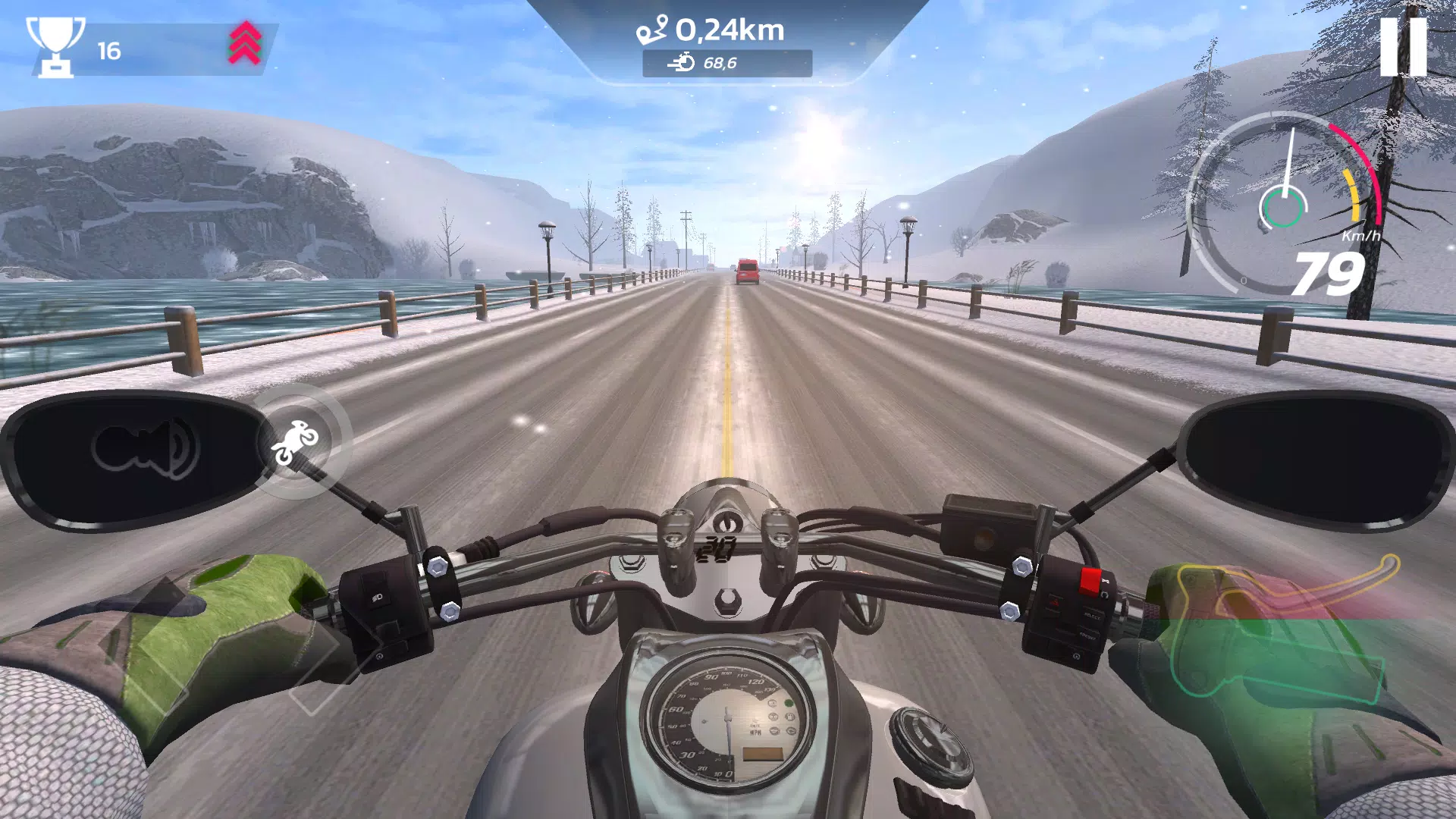
Task: Toggle the headlight switch on left handlebar
Action: pos(377,597)
